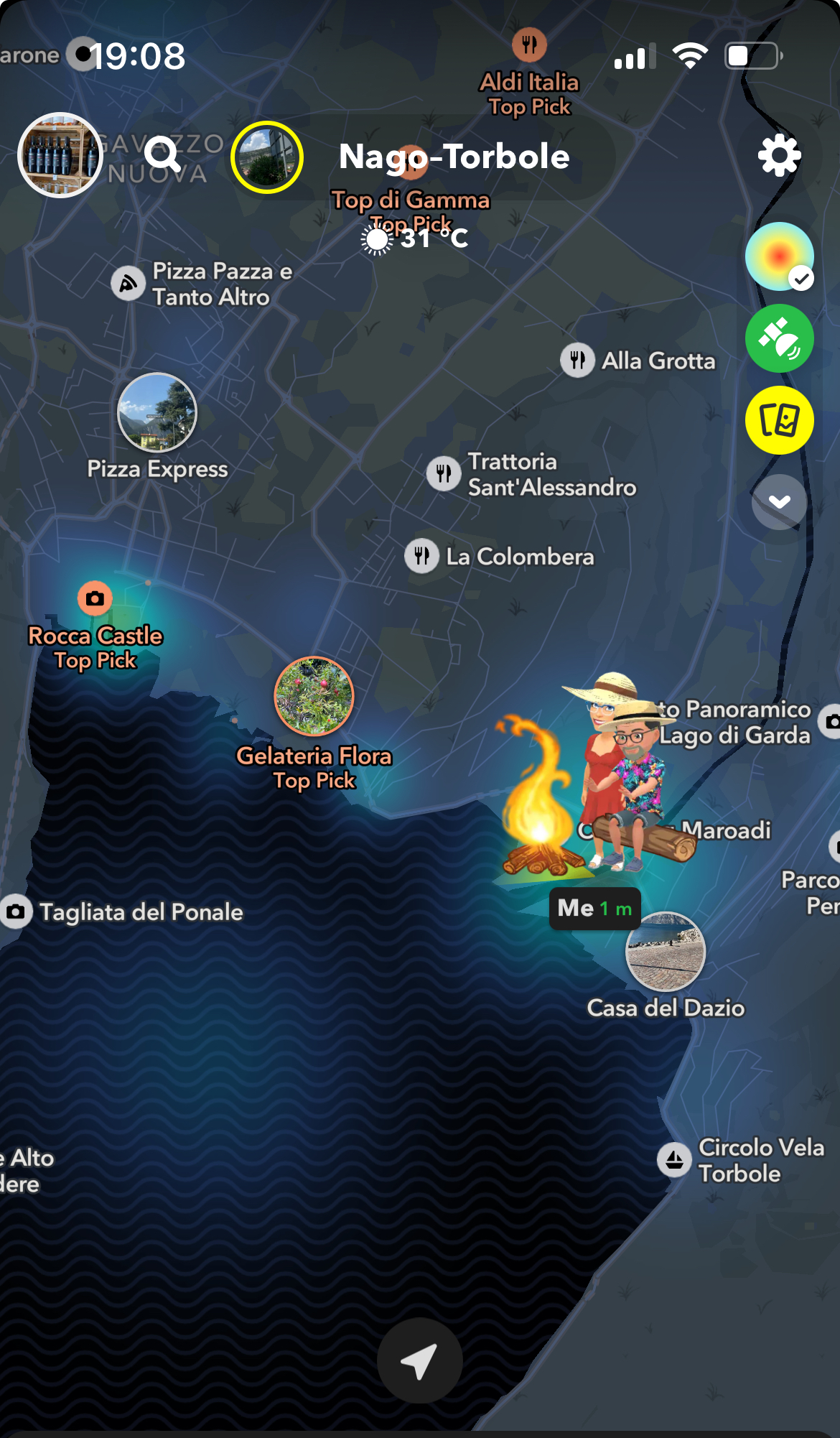Open the yellow-ringed story thumbnail

[x=267, y=157]
